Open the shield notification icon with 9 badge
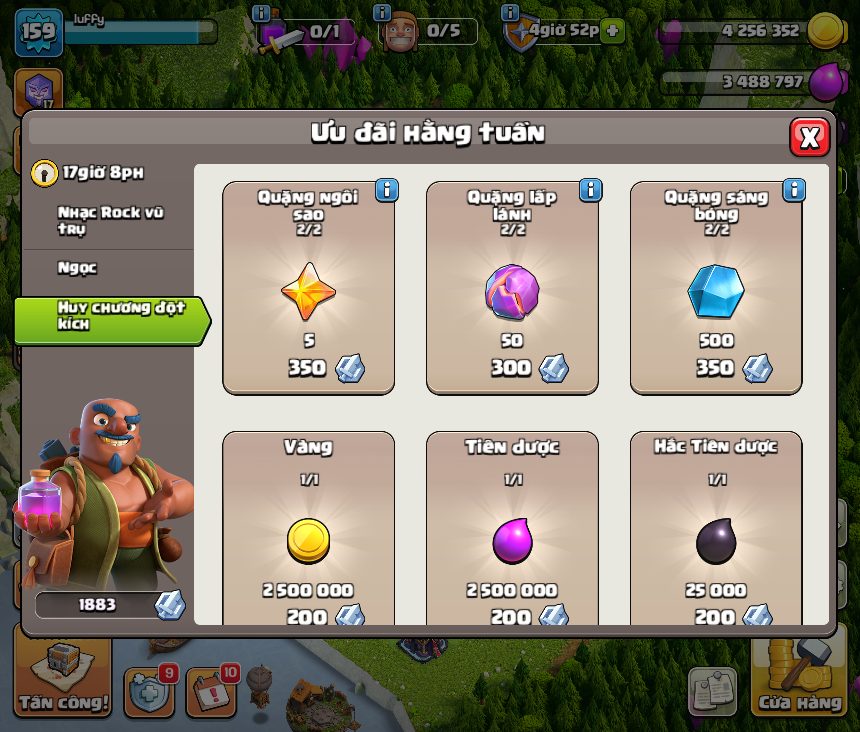860x732 pixels. [x=148, y=690]
